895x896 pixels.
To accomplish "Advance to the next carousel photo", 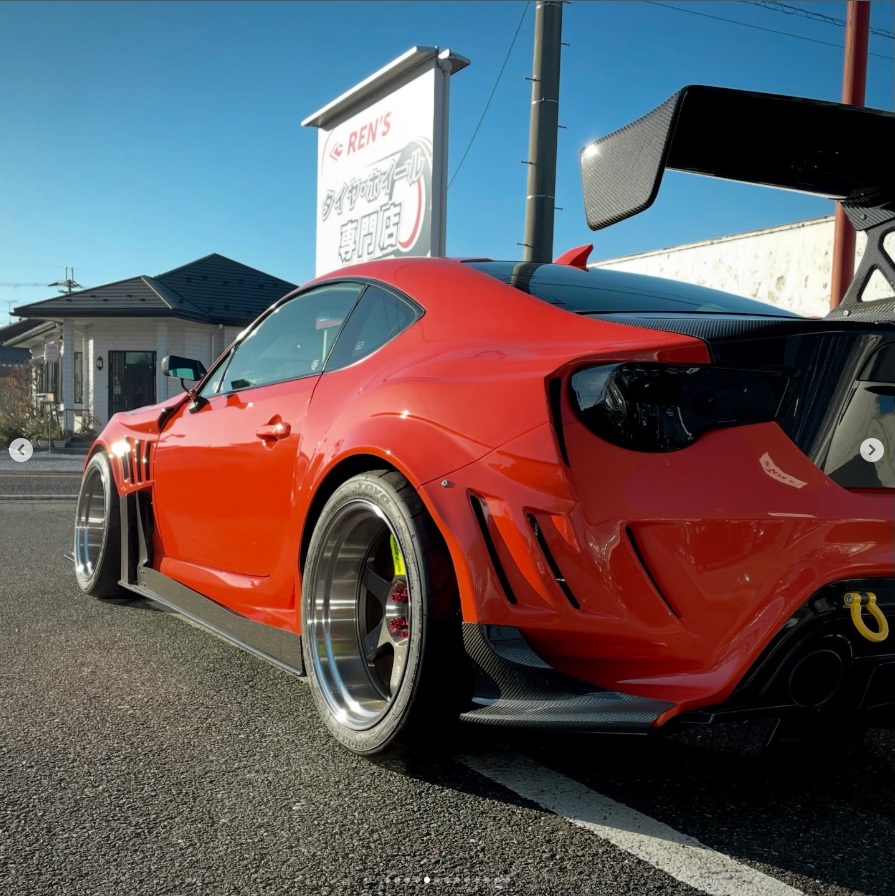I will [872, 450].
